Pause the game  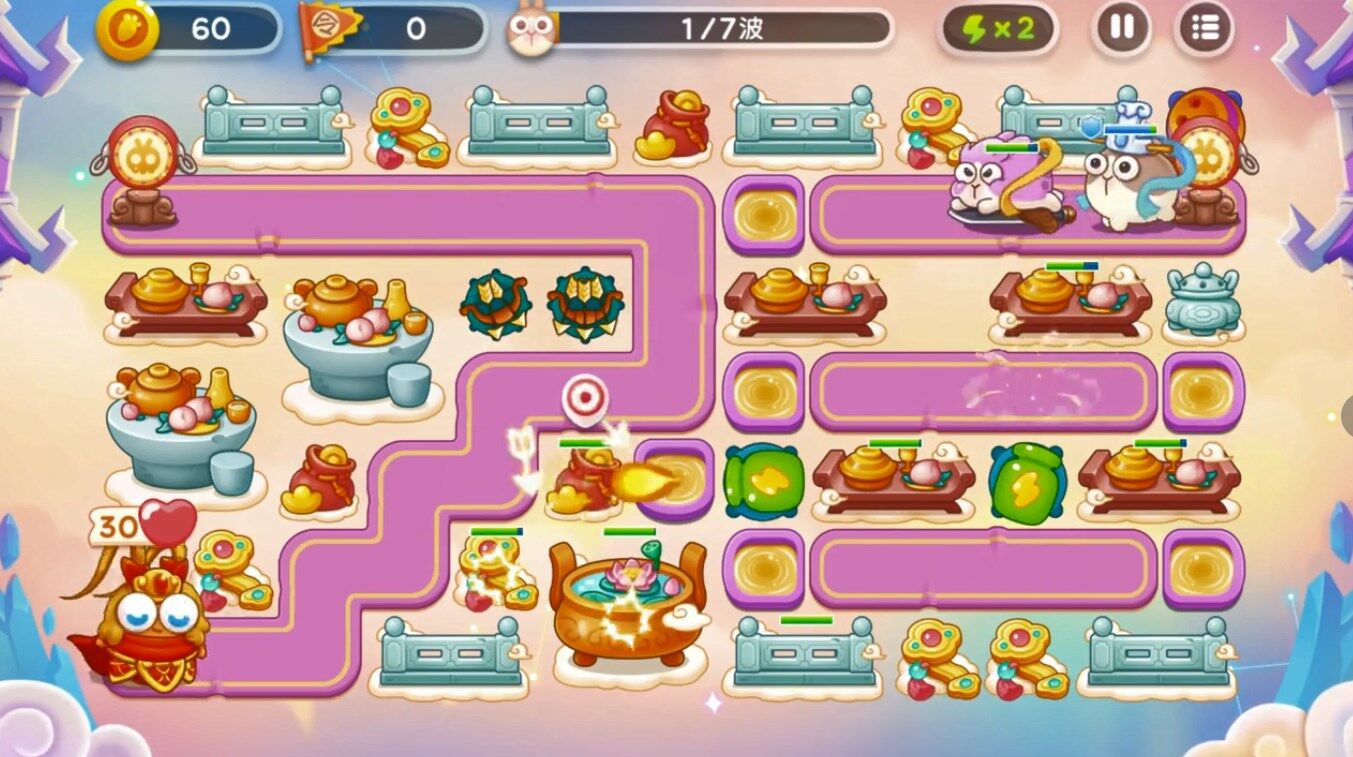[x=1123, y=28]
